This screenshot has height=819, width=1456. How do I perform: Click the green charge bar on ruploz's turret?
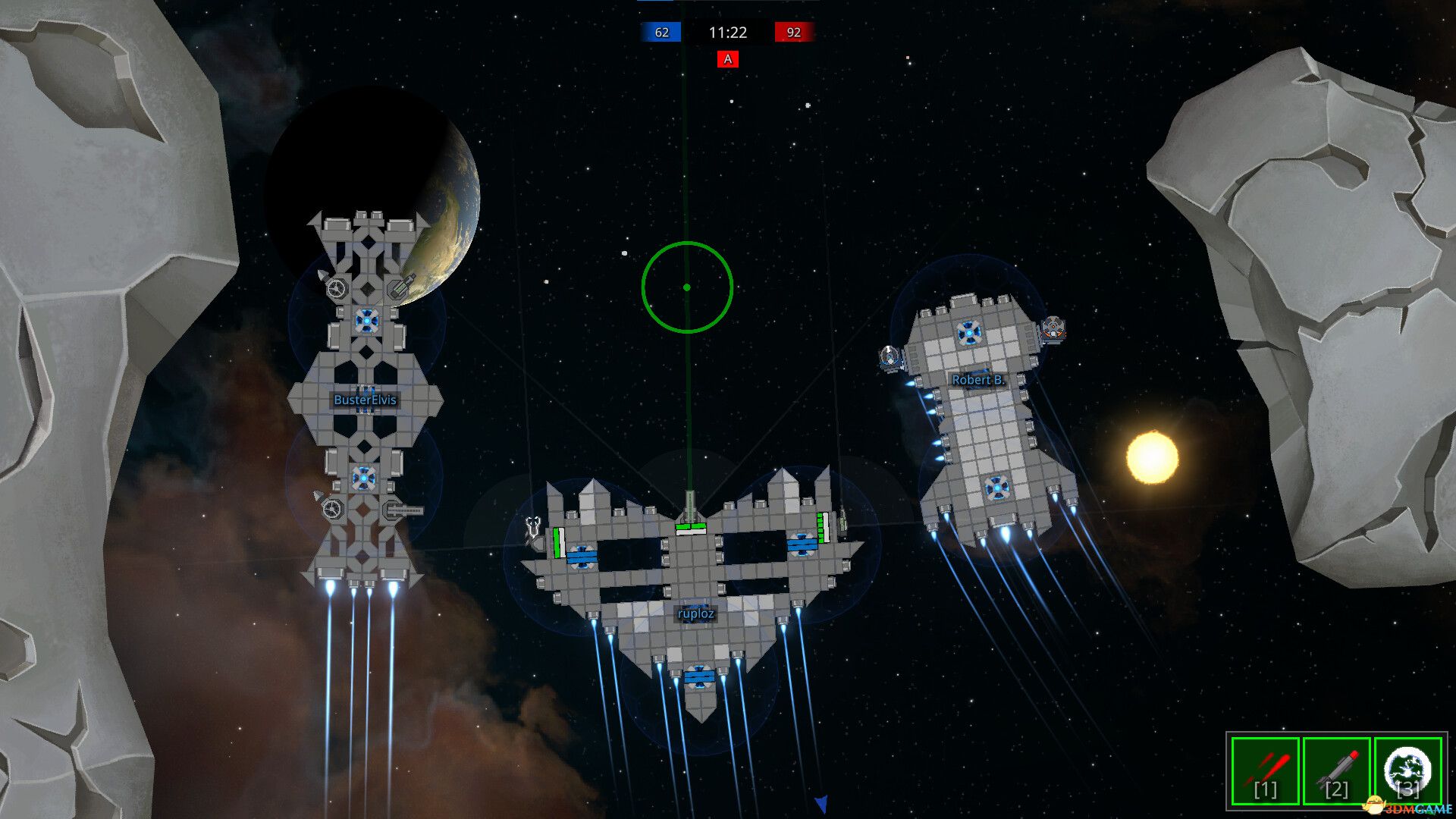point(690,527)
